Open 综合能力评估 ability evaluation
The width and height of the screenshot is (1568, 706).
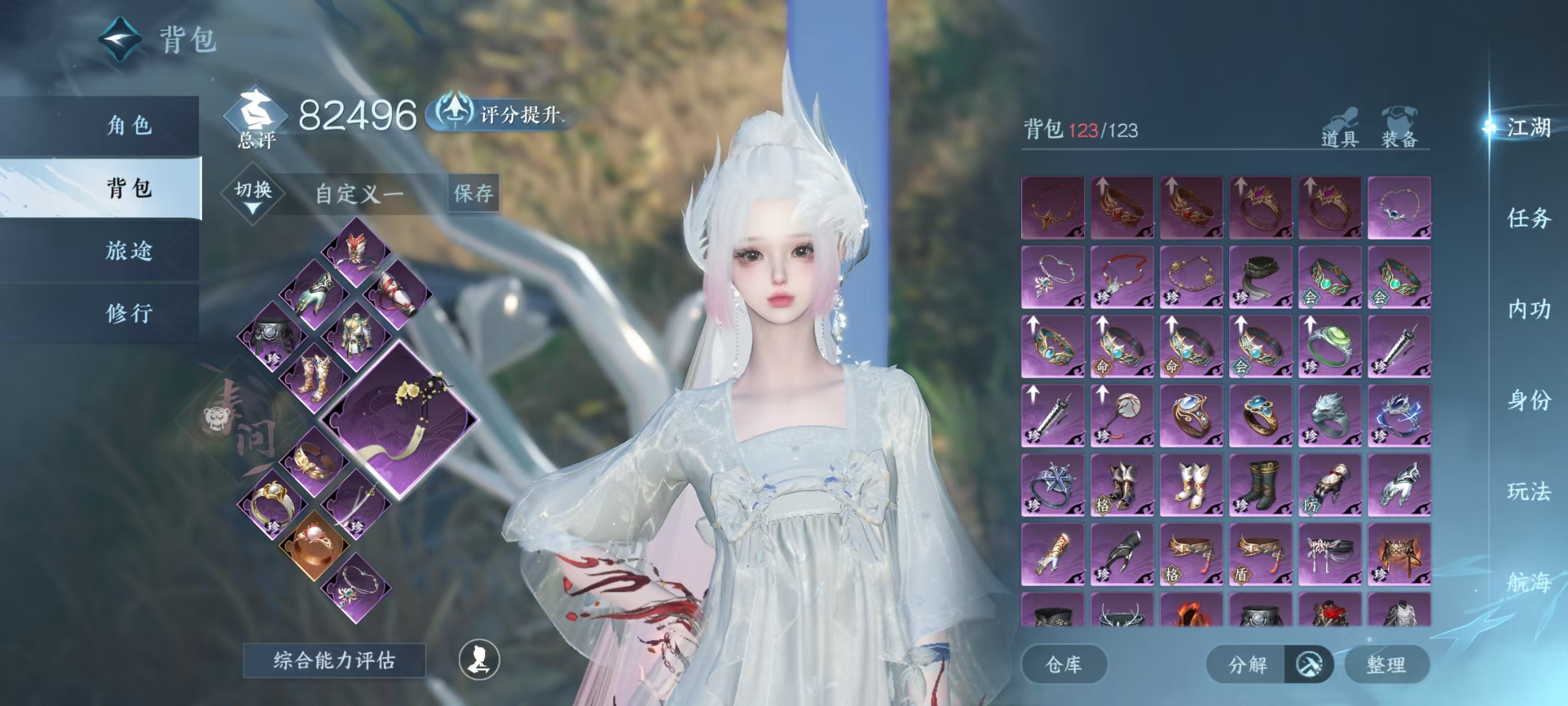coord(334,660)
